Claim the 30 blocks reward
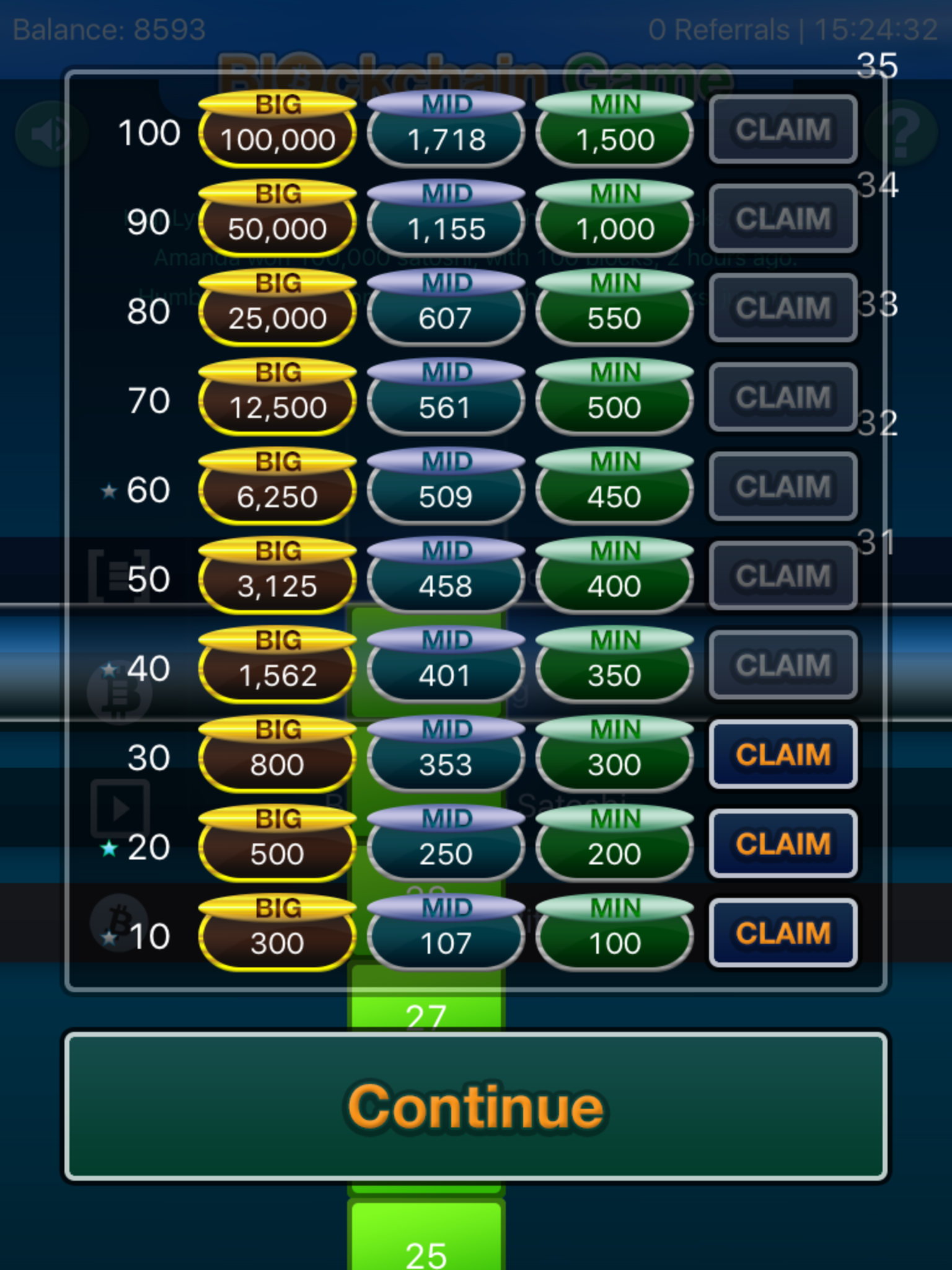Viewport: 952px width, 1270px height. [x=783, y=755]
